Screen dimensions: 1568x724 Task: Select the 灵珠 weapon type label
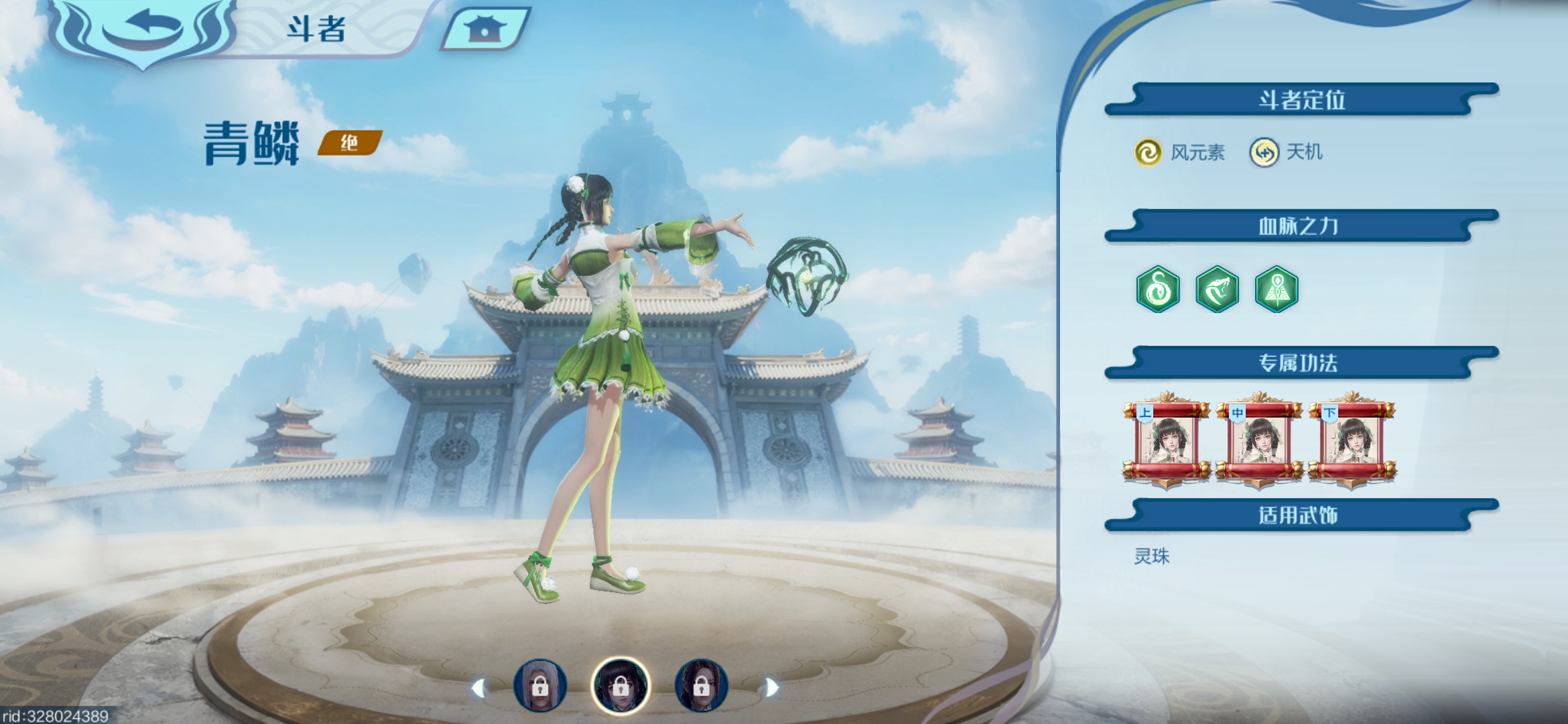(1151, 556)
